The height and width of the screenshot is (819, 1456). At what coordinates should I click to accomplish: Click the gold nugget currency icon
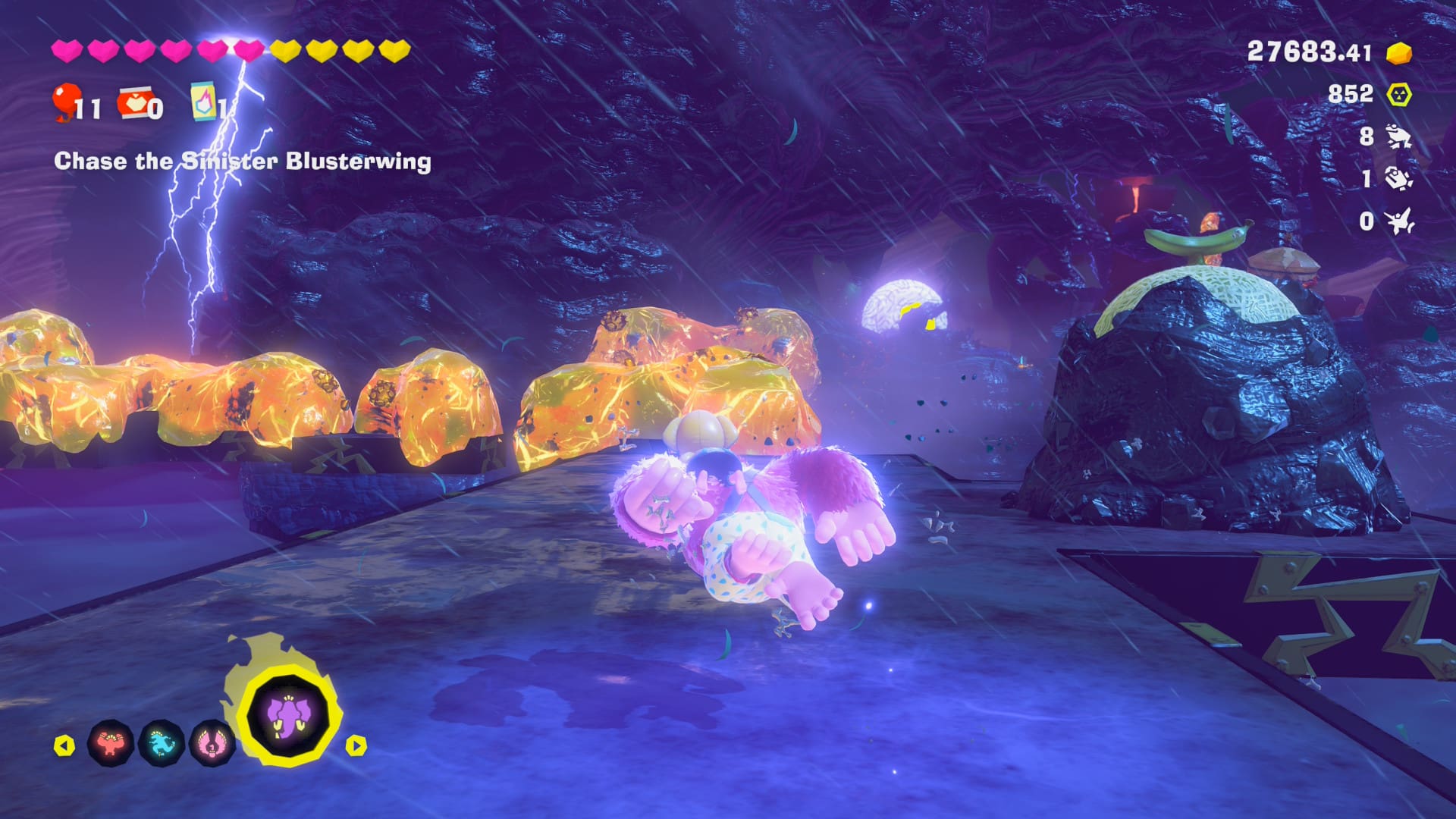(1399, 53)
